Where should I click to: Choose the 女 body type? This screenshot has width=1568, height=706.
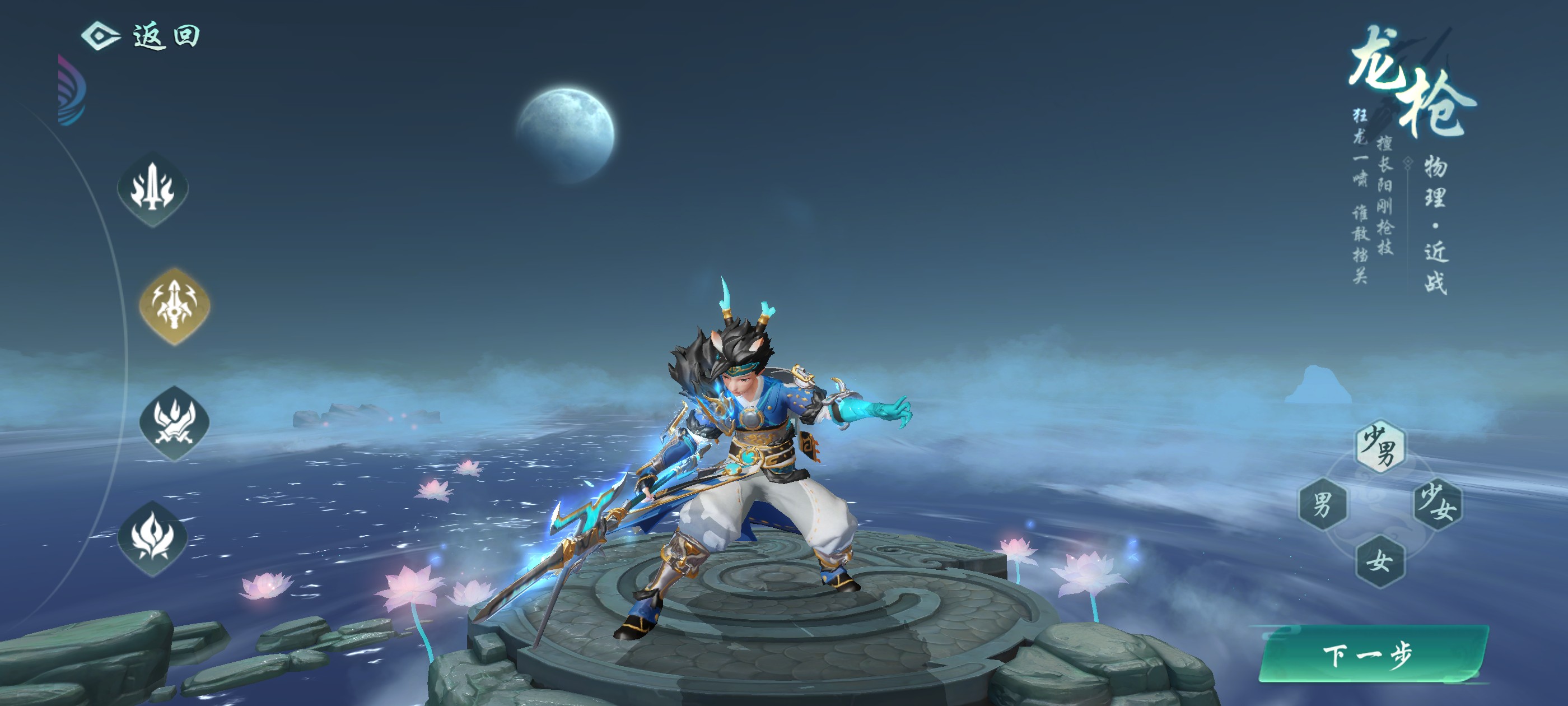(1379, 560)
